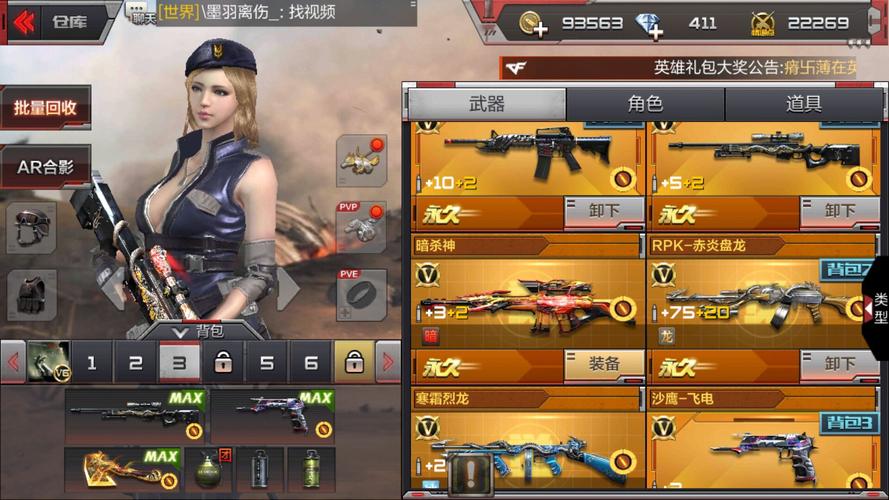
Task: Switch to the 角色 characters tab
Action: tap(645, 104)
